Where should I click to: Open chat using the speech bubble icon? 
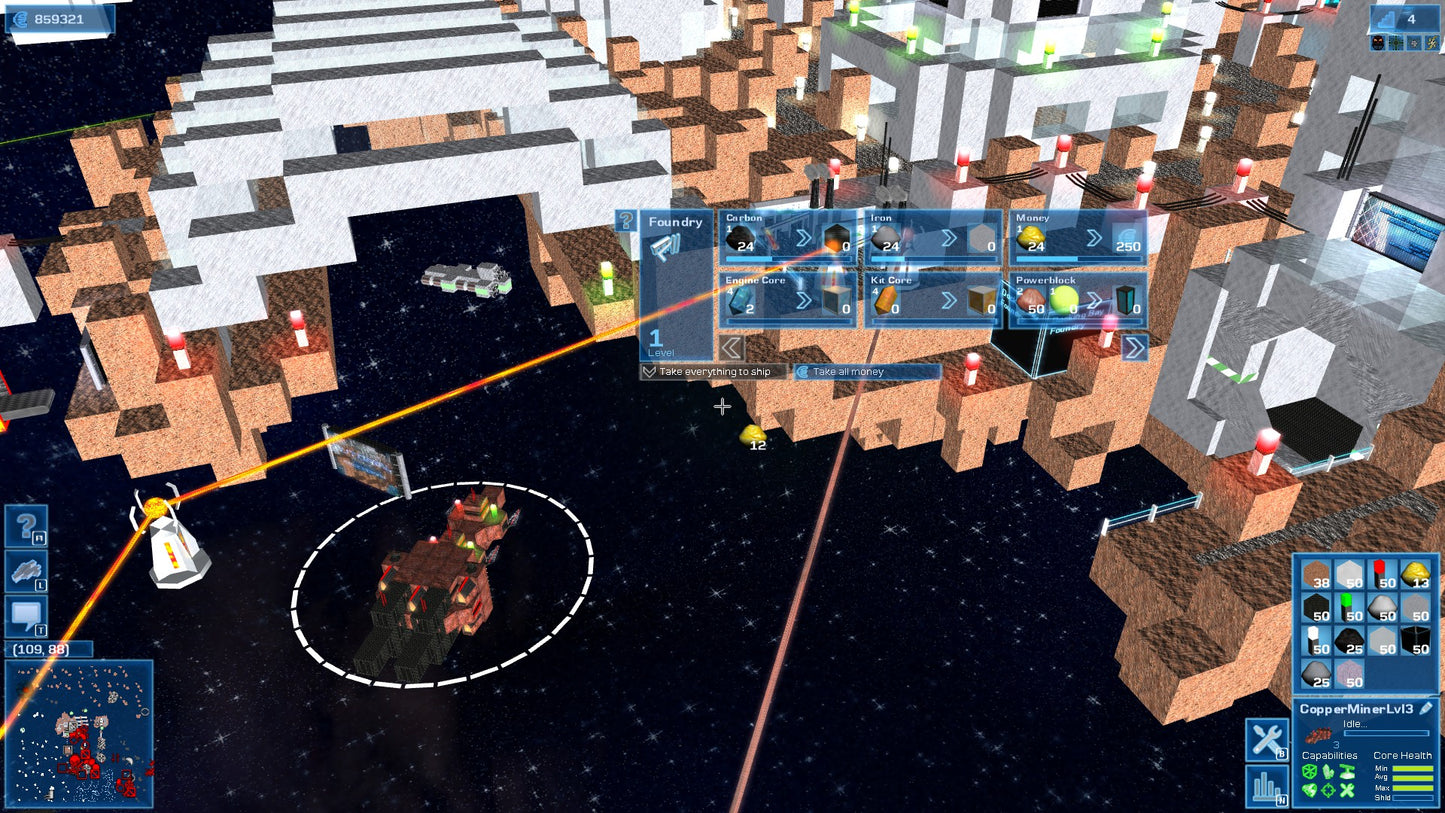pos(25,613)
